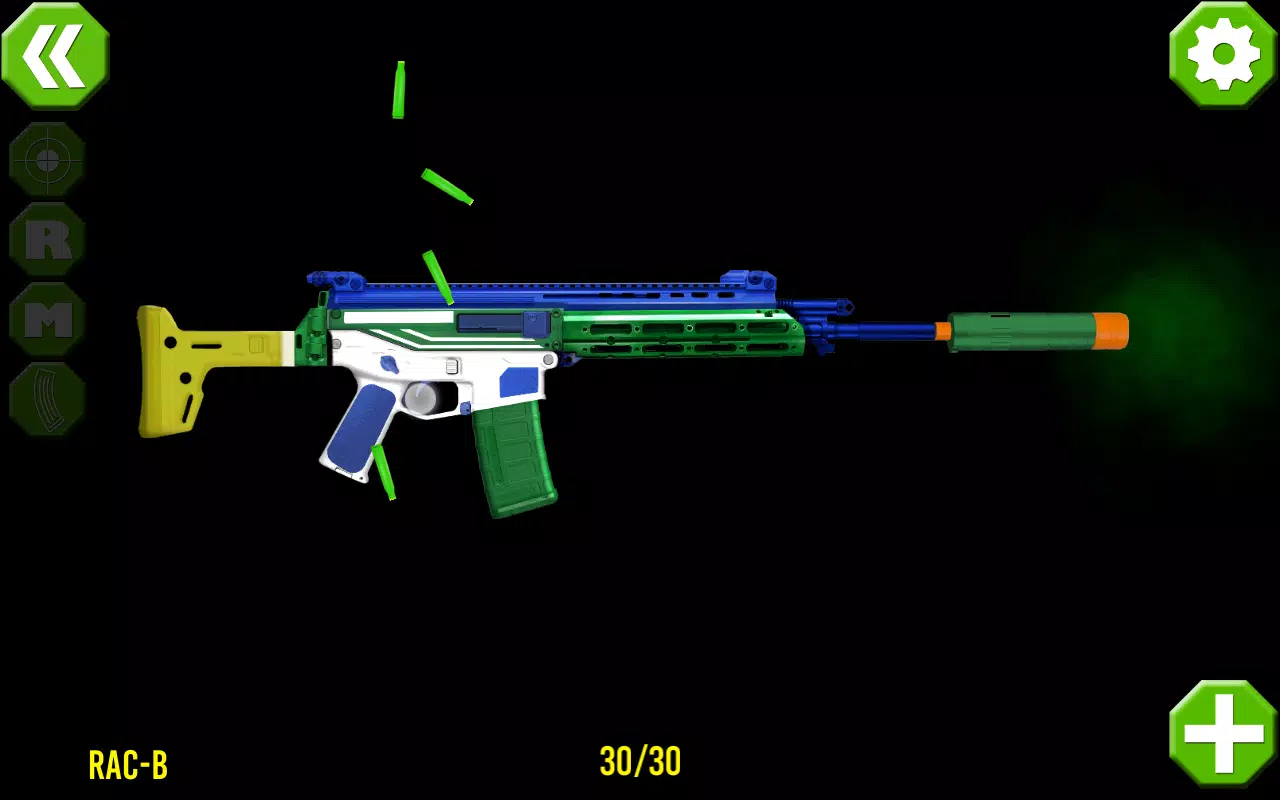The width and height of the screenshot is (1280, 800).
Task: Select the RAC-B weapon label
Action: point(130,765)
